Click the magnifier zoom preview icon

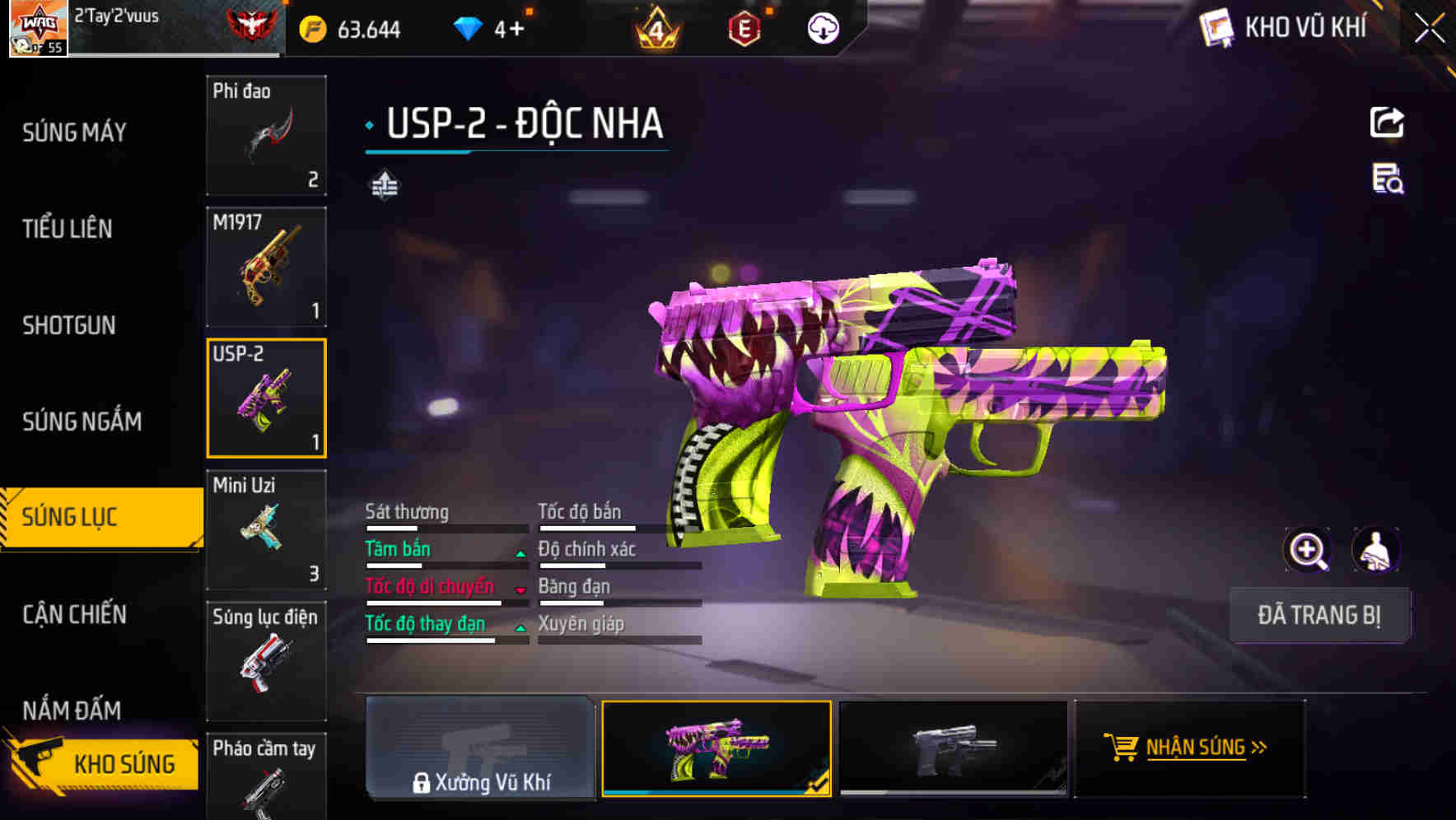1308,549
